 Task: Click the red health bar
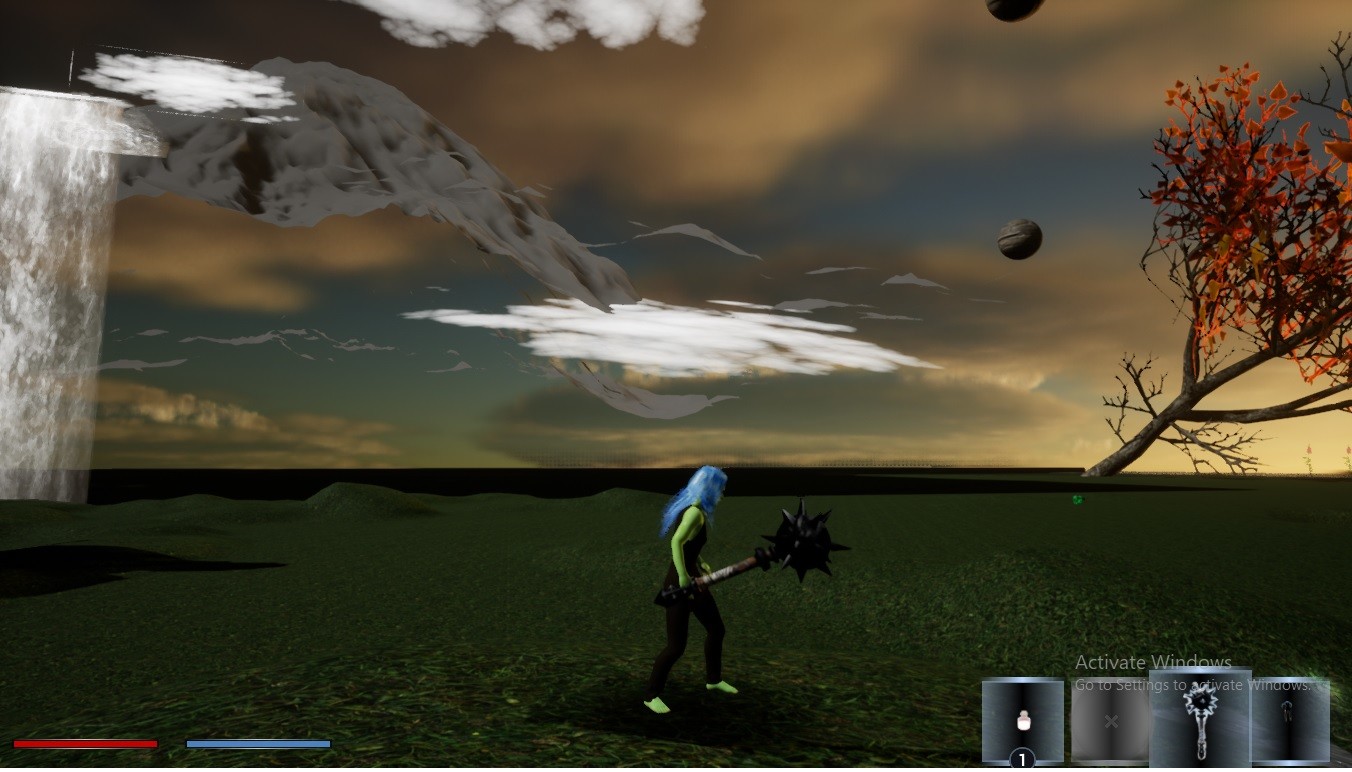pos(86,744)
